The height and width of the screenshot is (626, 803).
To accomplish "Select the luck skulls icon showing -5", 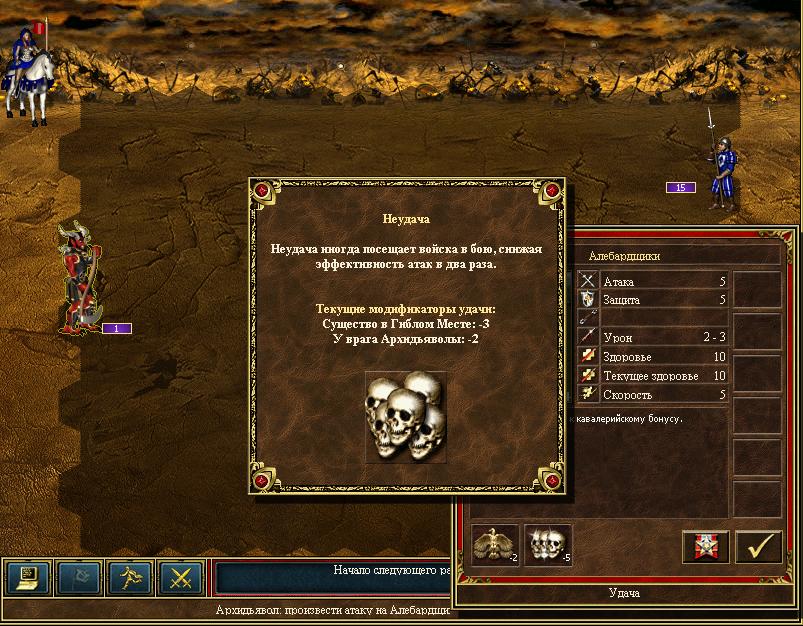I will pos(547,546).
